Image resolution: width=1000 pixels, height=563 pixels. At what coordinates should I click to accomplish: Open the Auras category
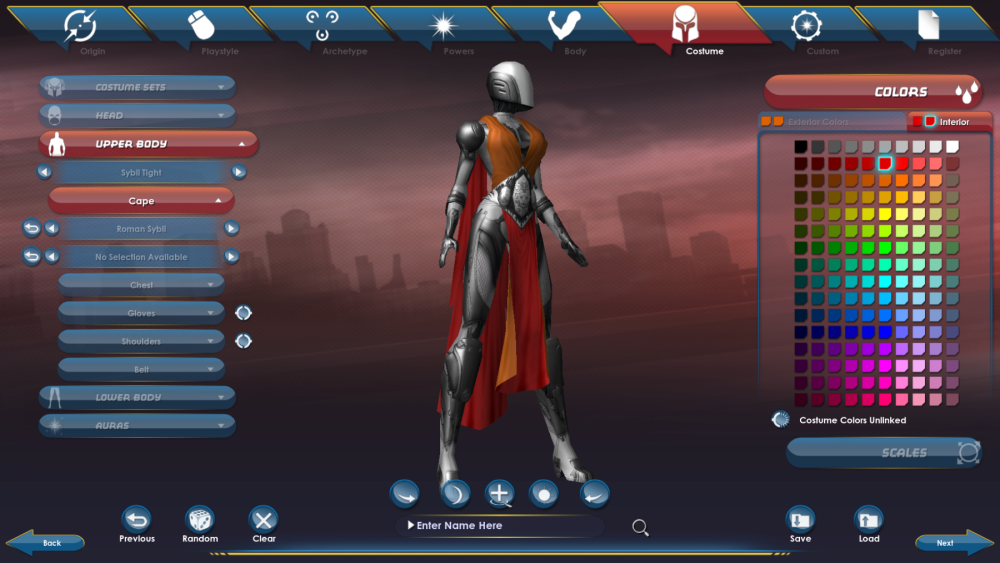pyautogui.click(x=138, y=425)
